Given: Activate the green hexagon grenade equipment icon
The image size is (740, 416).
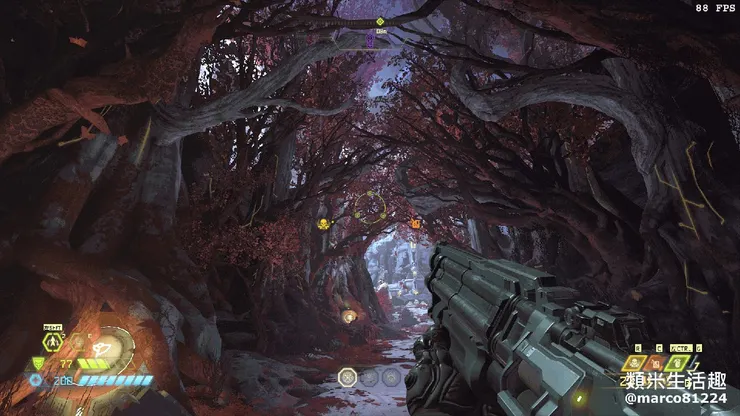Looking at the screenshot, I should click(x=51, y=342).
